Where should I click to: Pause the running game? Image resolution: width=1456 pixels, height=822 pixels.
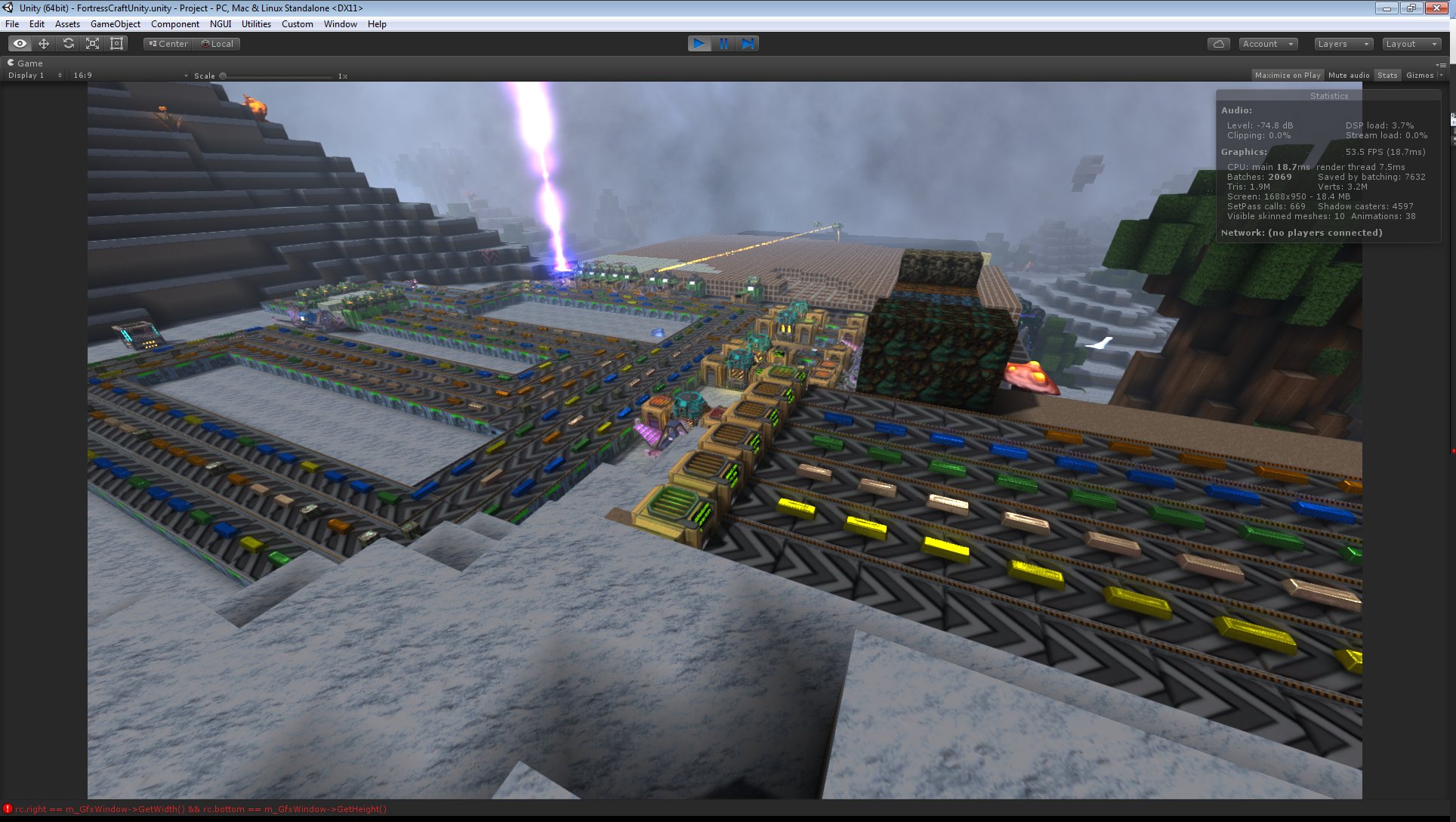click(x=723, y=43)
